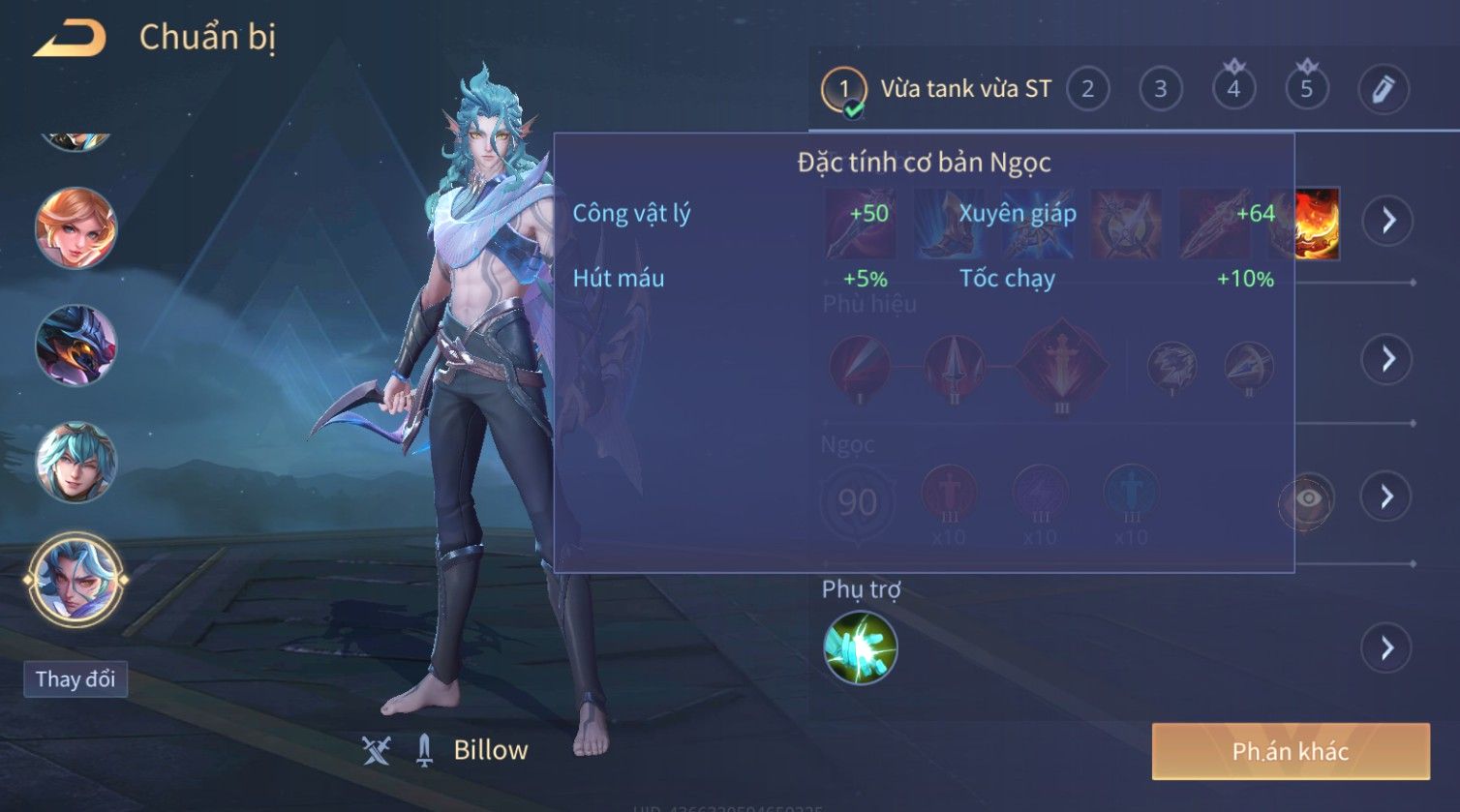The height and width of the screenshot is (812, 1460).
Task: Switch to build preset 5
Action: click(1306, 90)
